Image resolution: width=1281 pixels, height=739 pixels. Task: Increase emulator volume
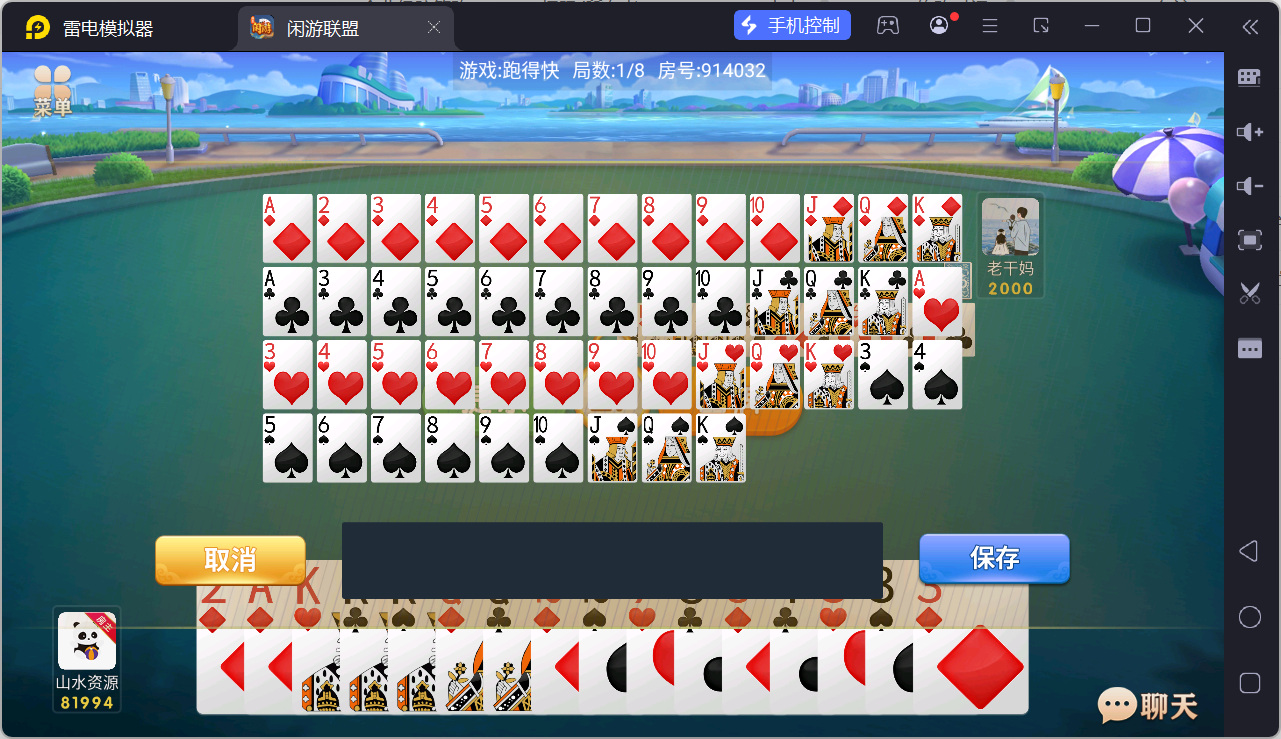[1248, 132]
